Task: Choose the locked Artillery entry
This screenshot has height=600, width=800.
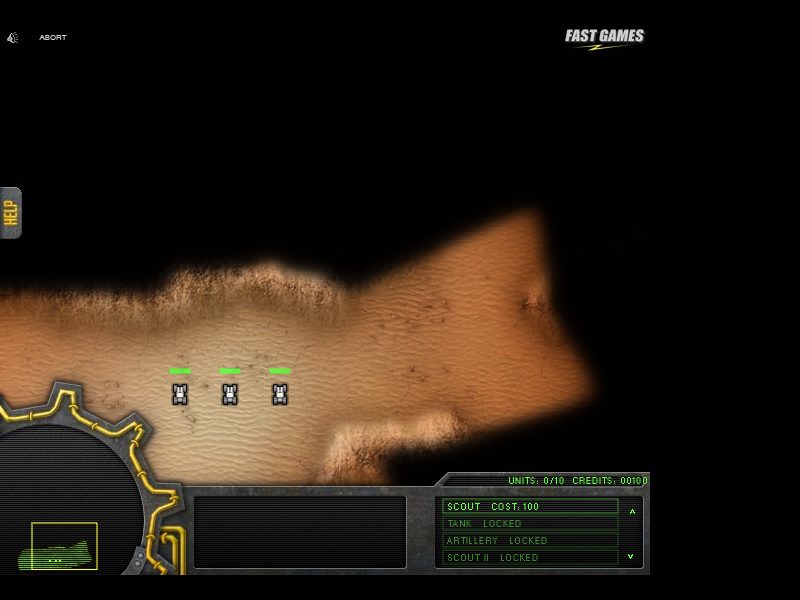Action: pos(530,541)
